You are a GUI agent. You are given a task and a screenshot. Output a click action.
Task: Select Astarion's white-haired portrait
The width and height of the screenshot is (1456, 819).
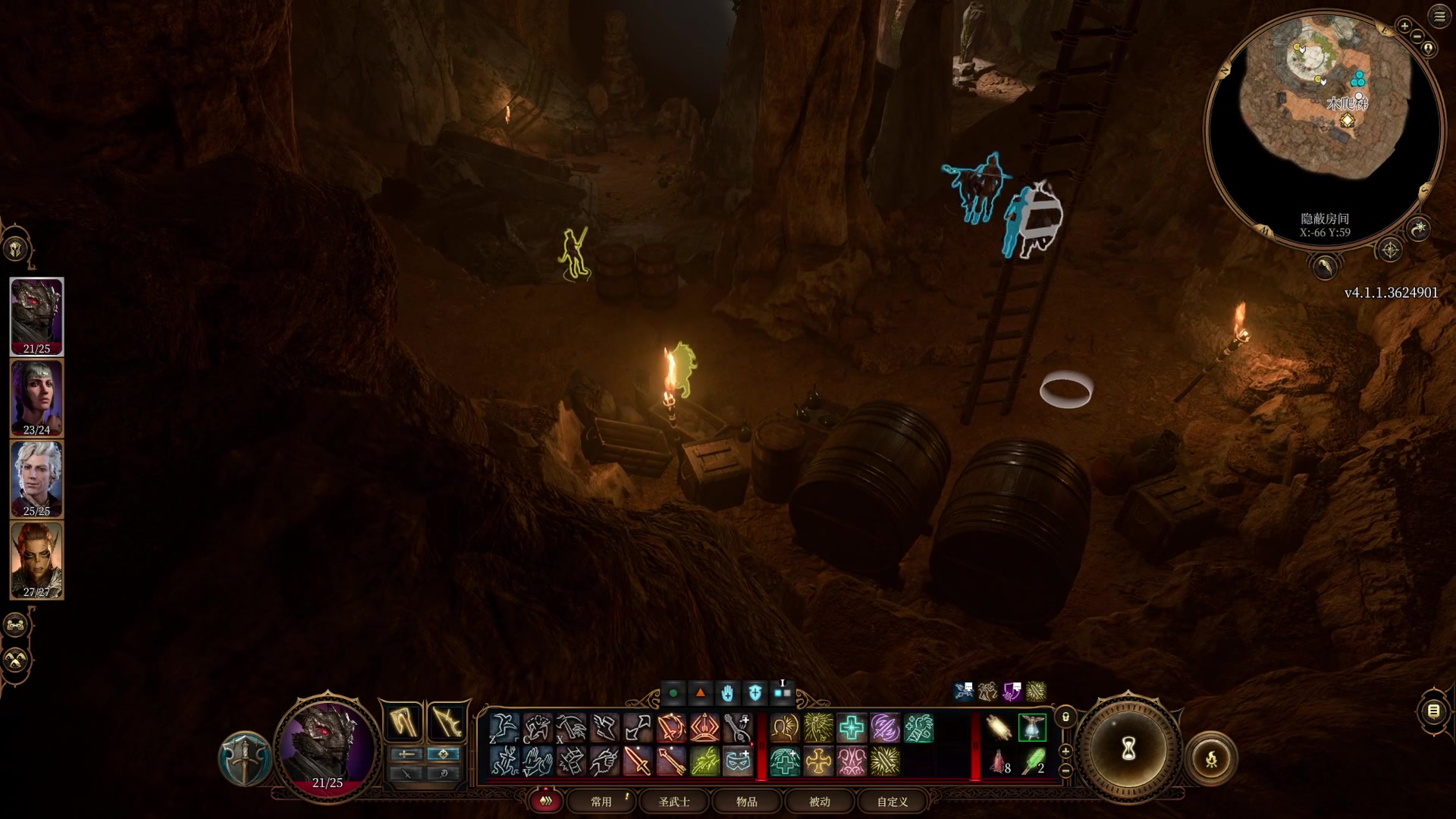click(x=36, y=479)
